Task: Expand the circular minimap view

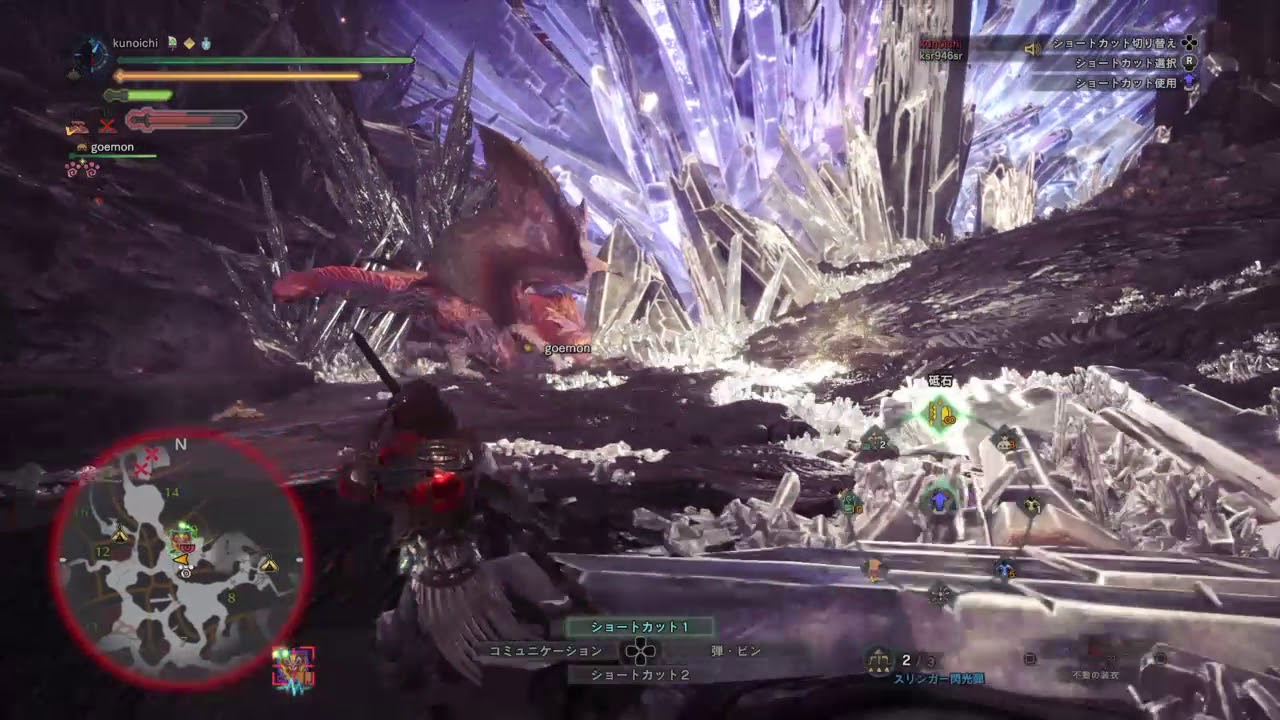Action: (x=180, y=560)
